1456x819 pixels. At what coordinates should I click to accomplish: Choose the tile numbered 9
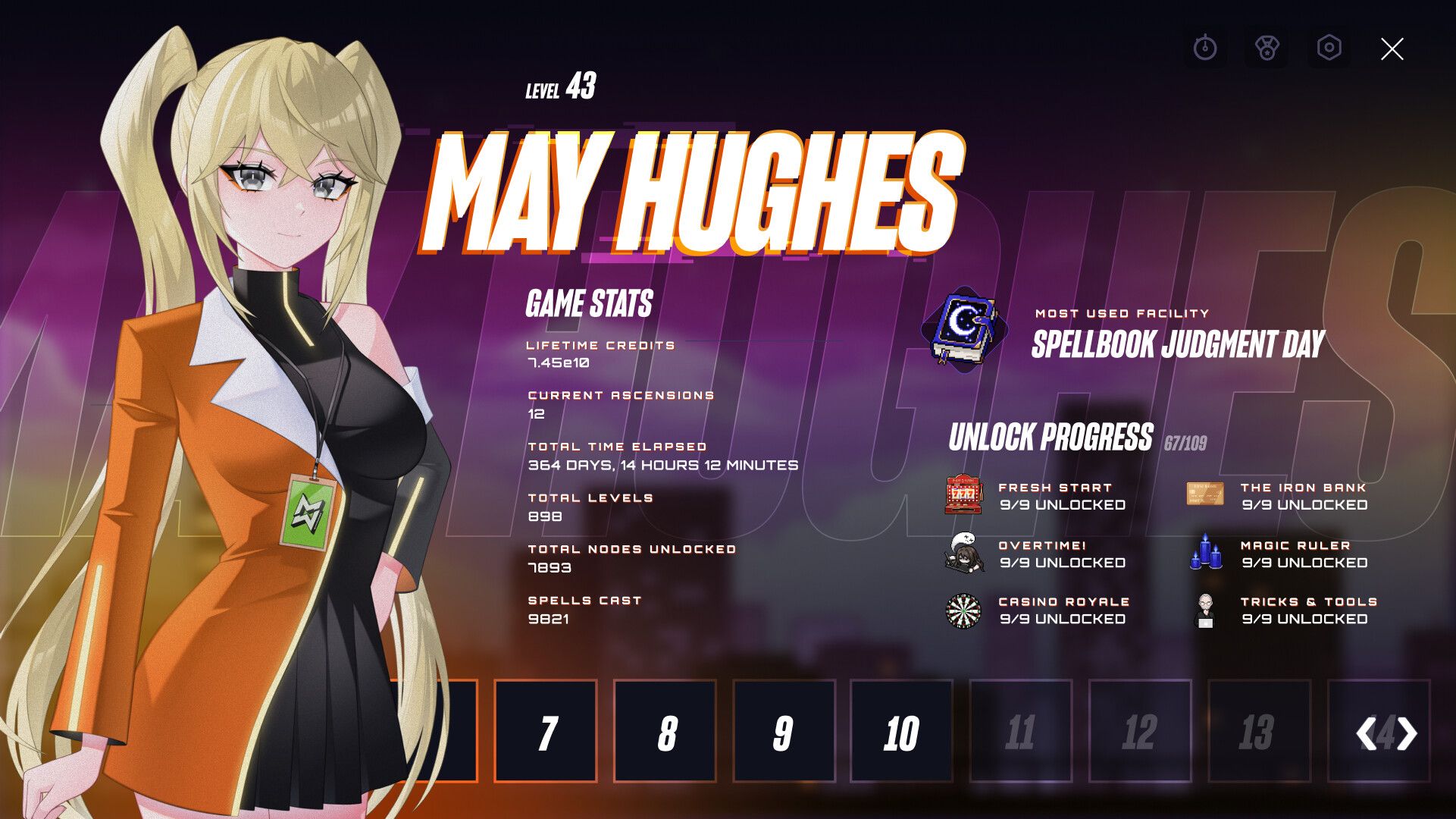[784, 732]
